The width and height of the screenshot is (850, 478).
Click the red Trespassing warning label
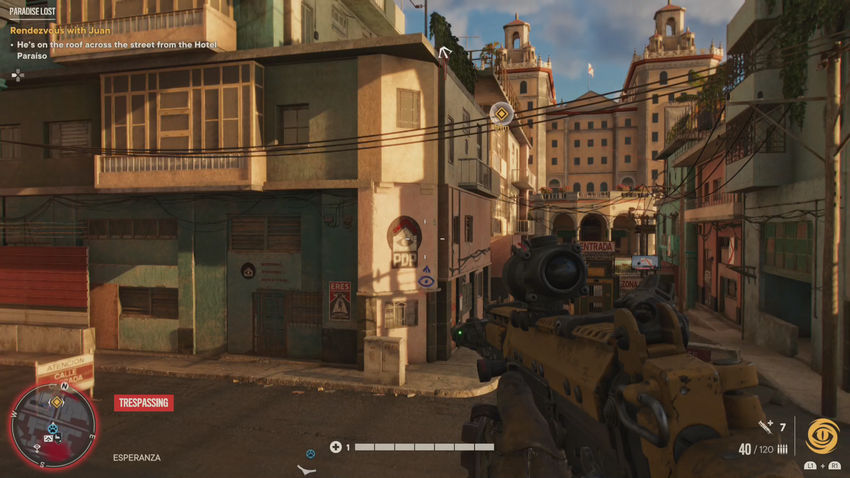tap(143, 403)
